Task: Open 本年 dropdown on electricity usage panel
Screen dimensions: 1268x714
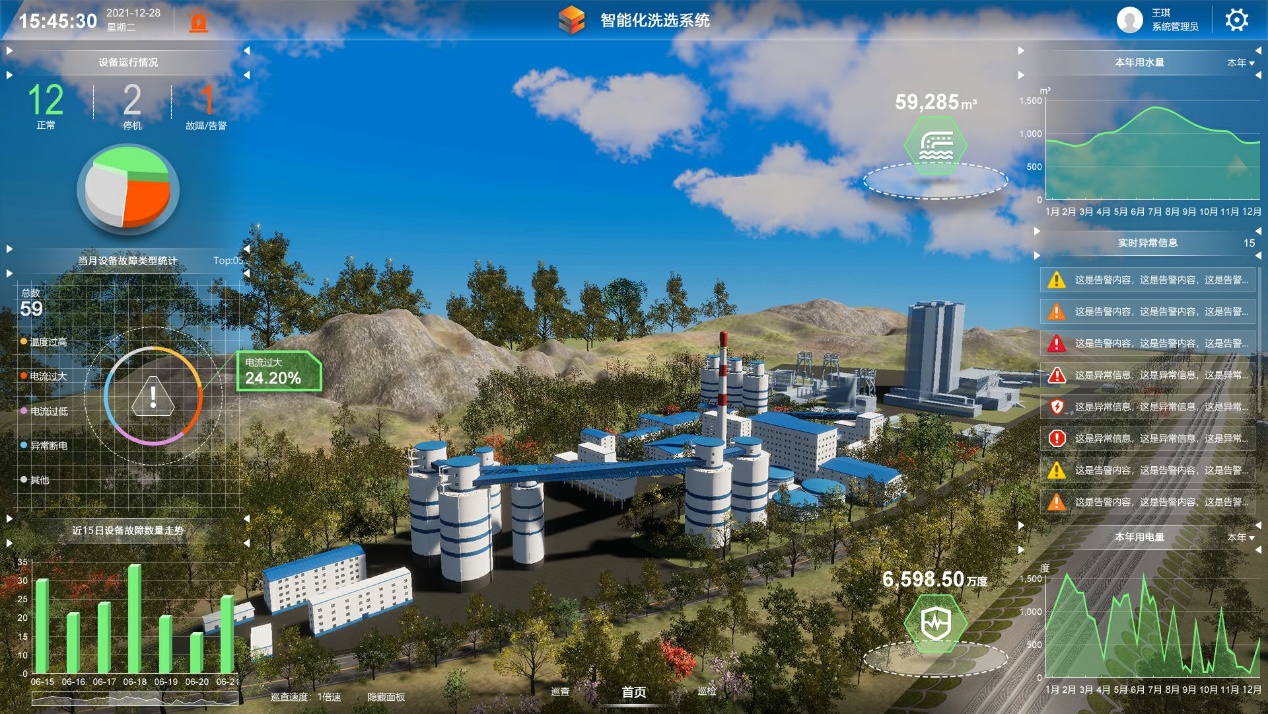Action: coord(1240,538)
